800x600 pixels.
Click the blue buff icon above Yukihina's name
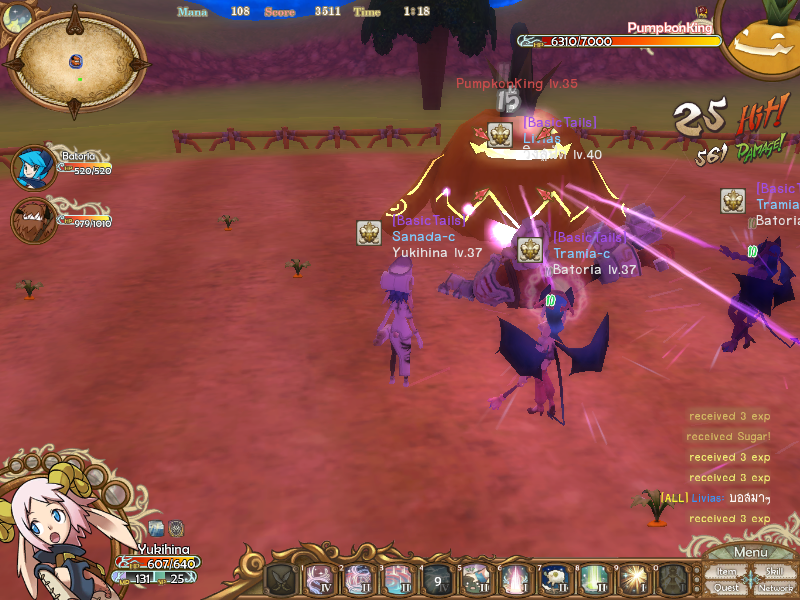156,527
